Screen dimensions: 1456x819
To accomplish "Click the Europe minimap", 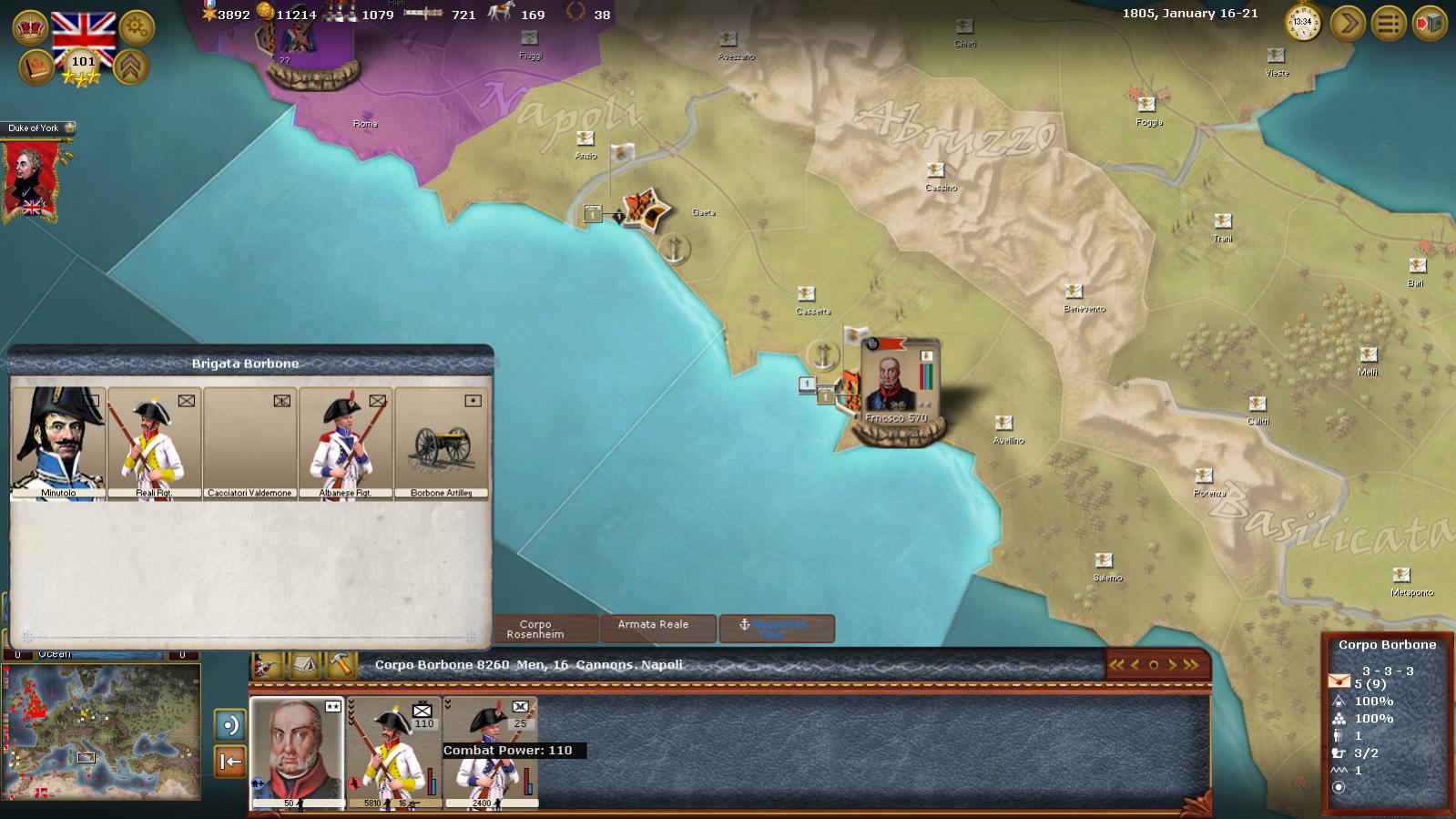I will tap(102, 732).
